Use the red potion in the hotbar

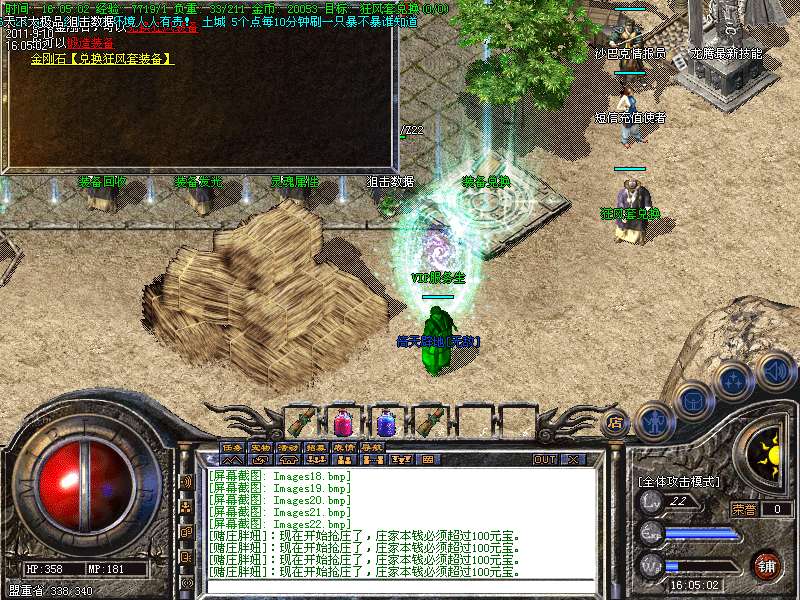[x=343, y=420]
